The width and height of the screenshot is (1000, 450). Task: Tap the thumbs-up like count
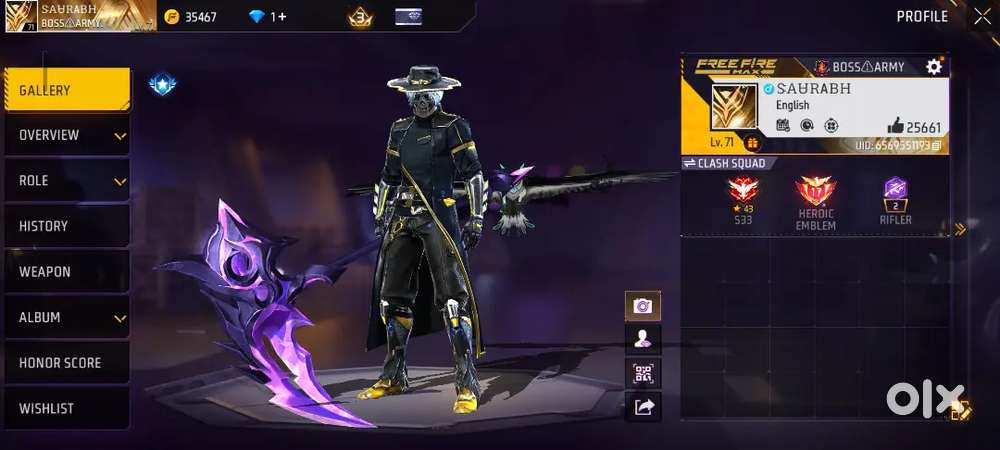click(x=914, y=126)
